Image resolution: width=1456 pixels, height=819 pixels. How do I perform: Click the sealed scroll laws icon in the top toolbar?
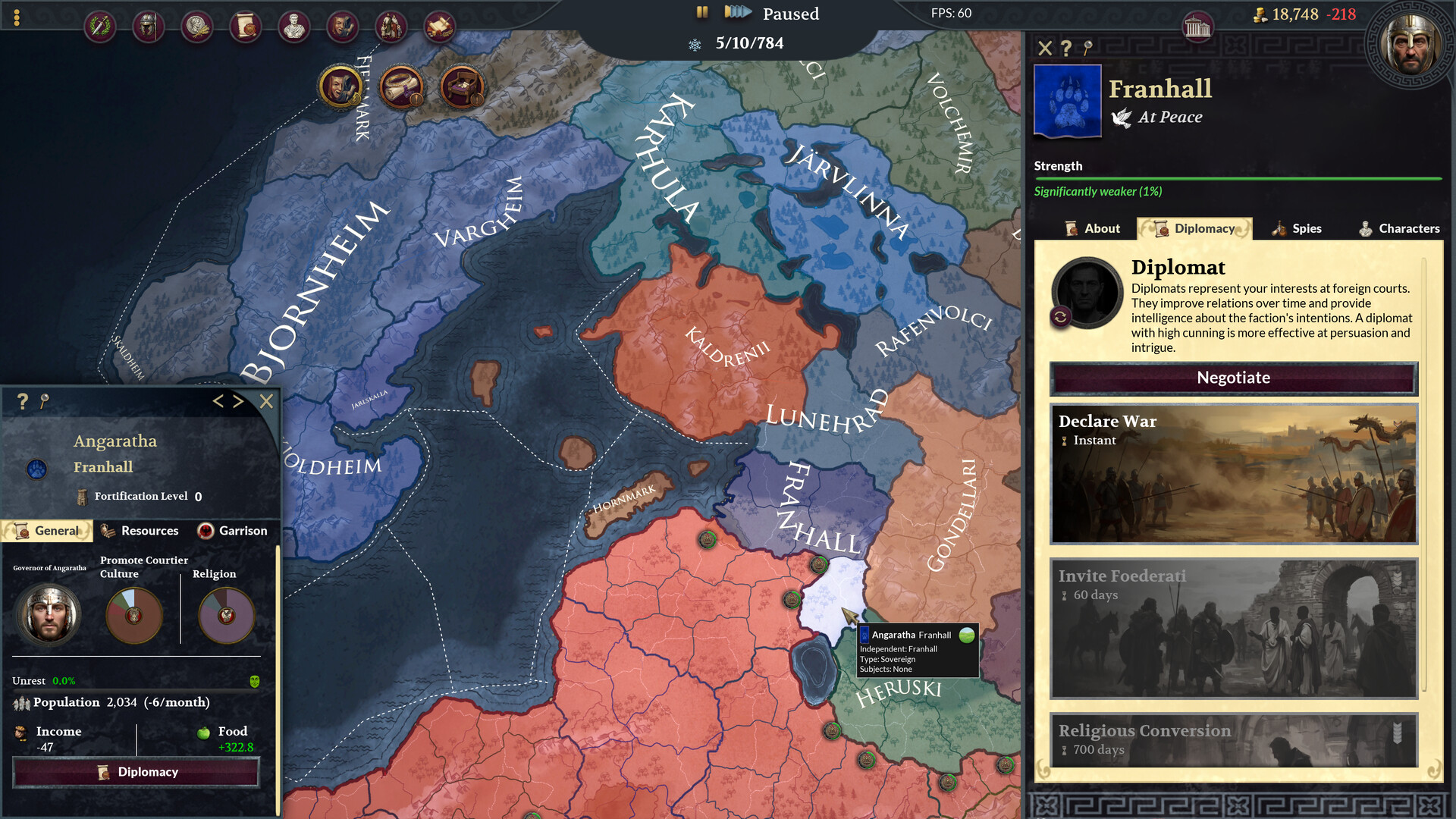245,25
